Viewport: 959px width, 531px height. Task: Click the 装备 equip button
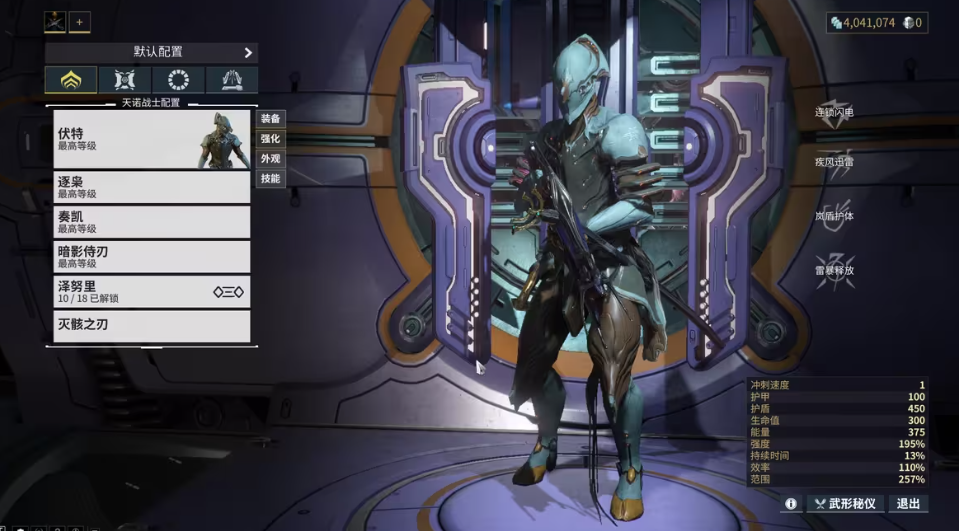click(271, 118)
